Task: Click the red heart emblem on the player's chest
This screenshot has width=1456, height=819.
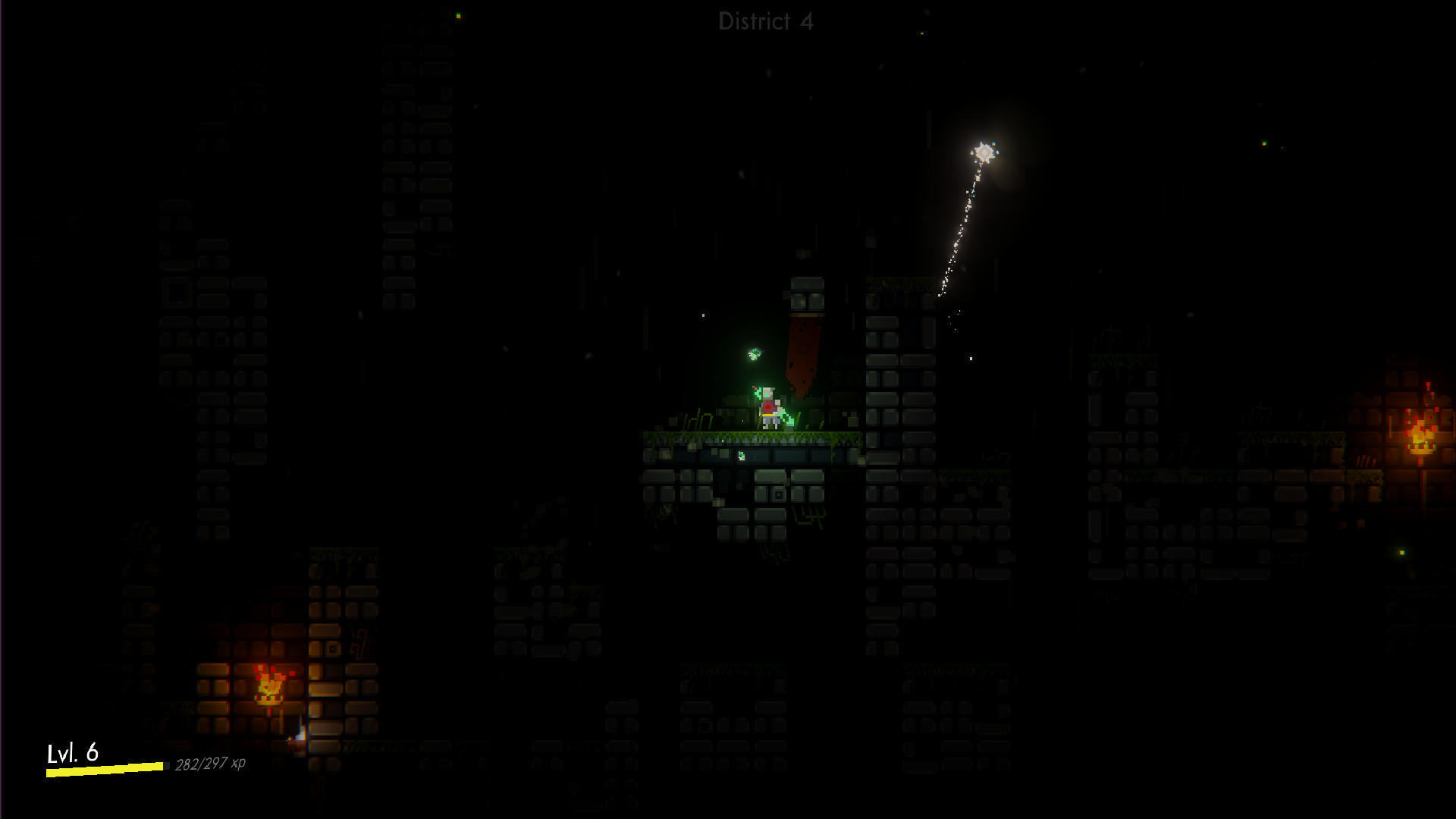Action: click(767, 406)
